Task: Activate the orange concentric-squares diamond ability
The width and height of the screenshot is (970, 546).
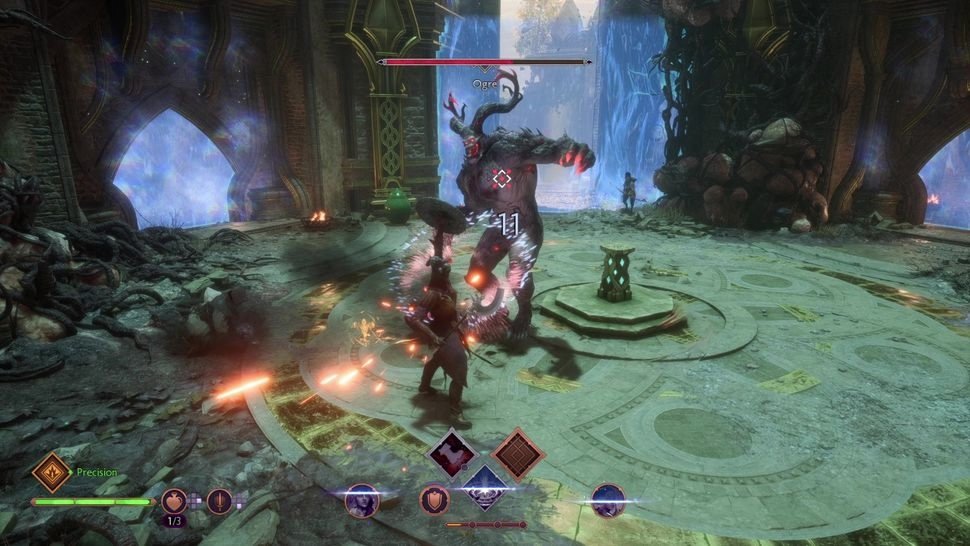Action: 517,454
